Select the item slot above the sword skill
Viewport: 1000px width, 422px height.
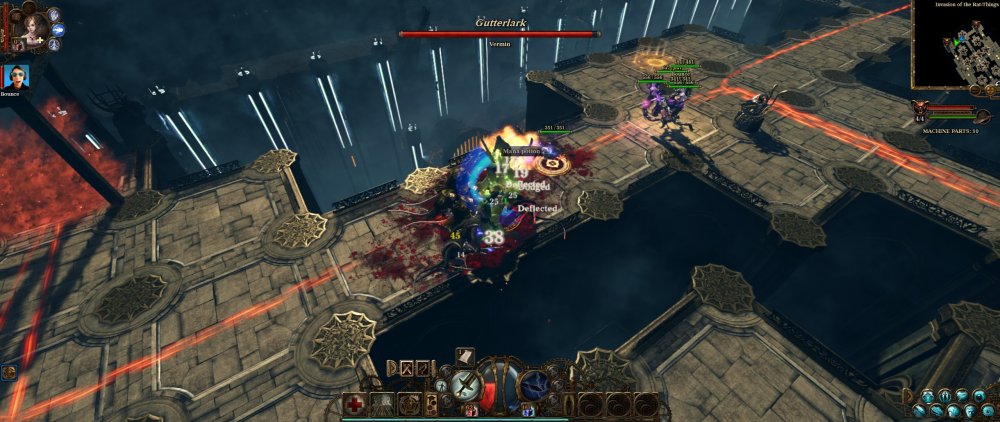pyautogui.click(x=465, y=354)
